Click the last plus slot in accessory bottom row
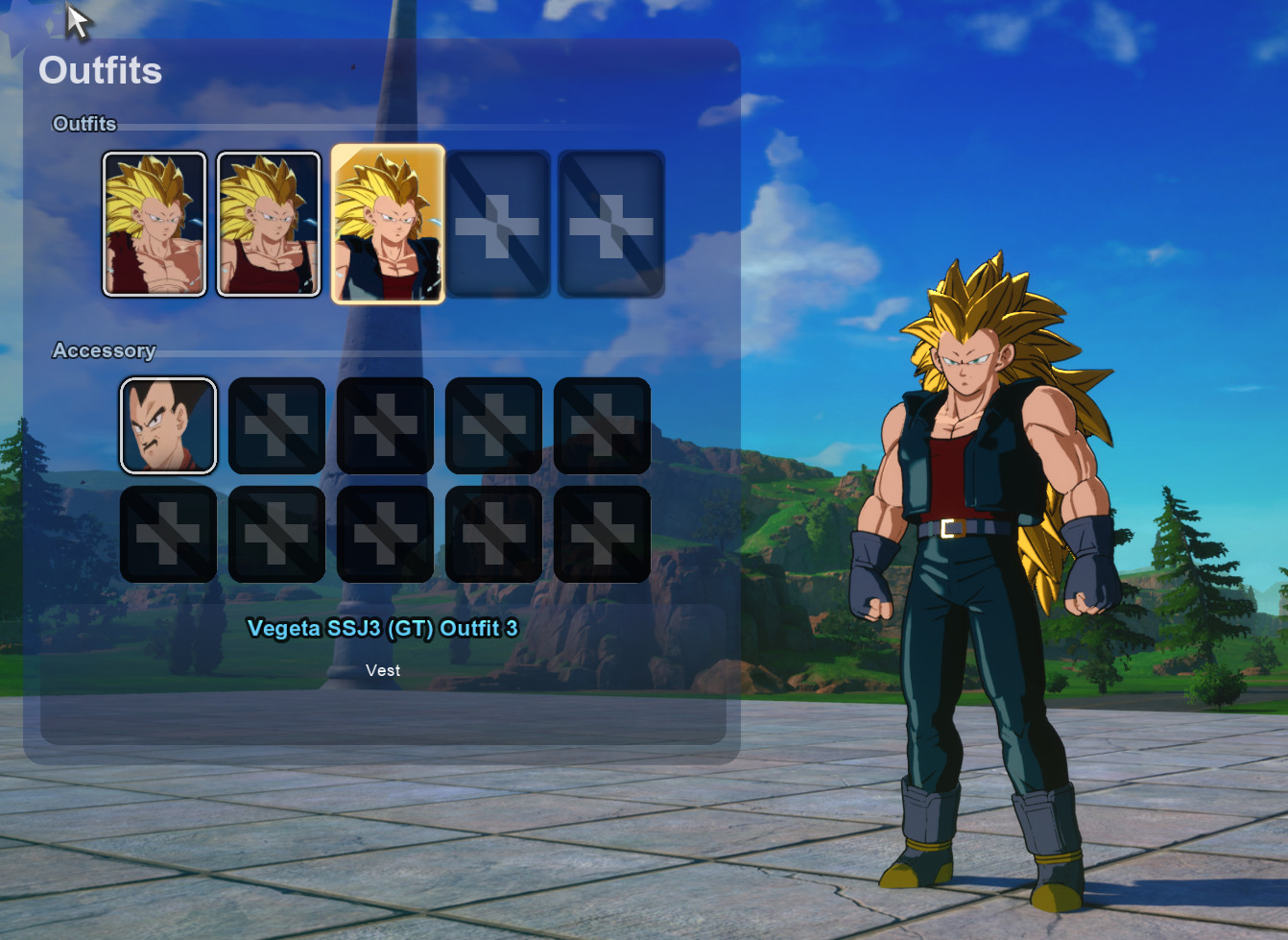 [x=602, y=535]
